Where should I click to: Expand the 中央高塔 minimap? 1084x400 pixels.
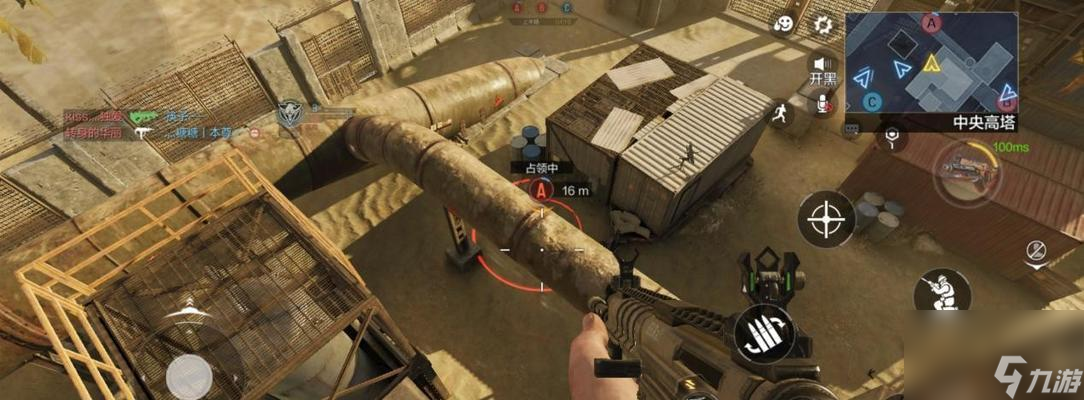click(930, 65)
